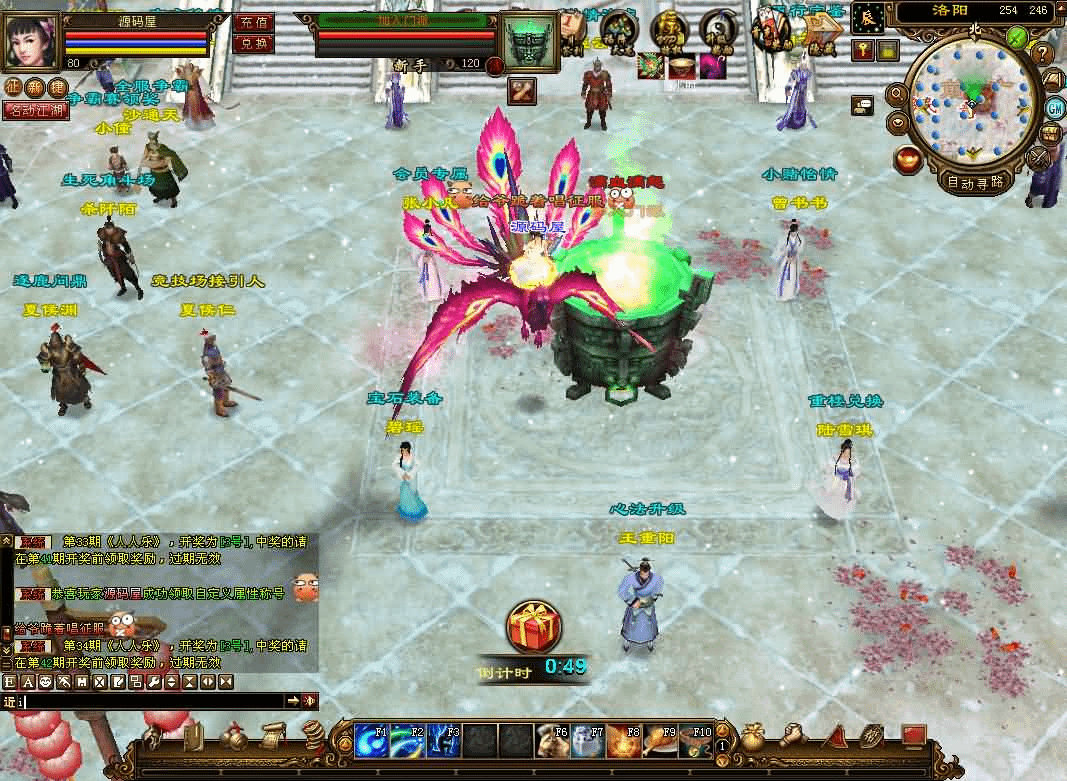Screen dimensions: 1067x781
Task: Click the 充值 recharge button
Action: coord(254,23)
